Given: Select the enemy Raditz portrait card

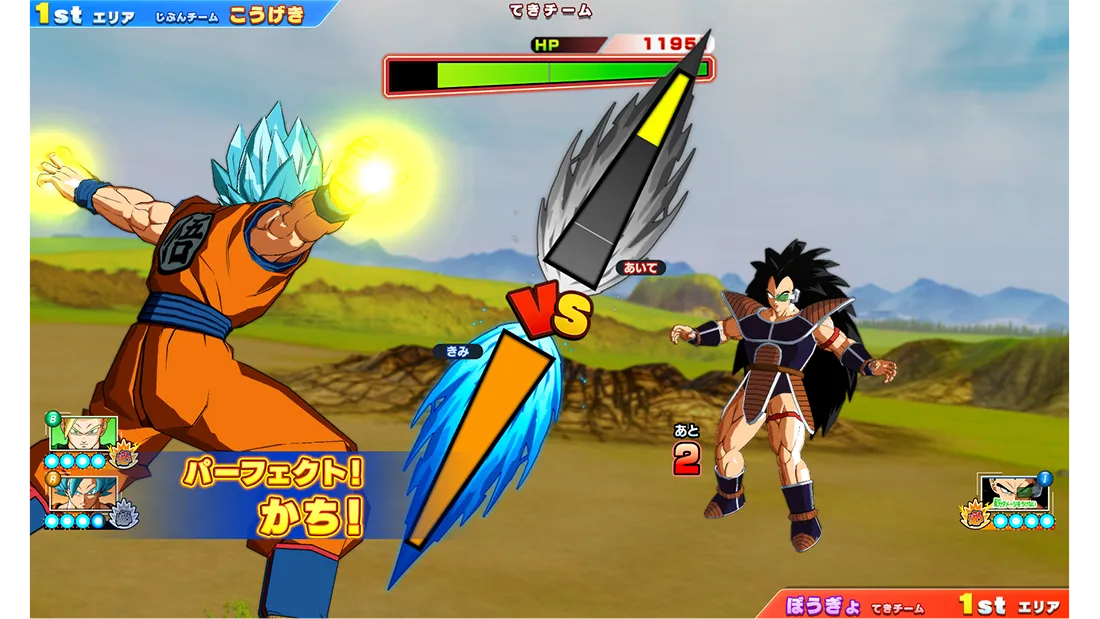Looking at the screenshot, I should [1013, 493].
